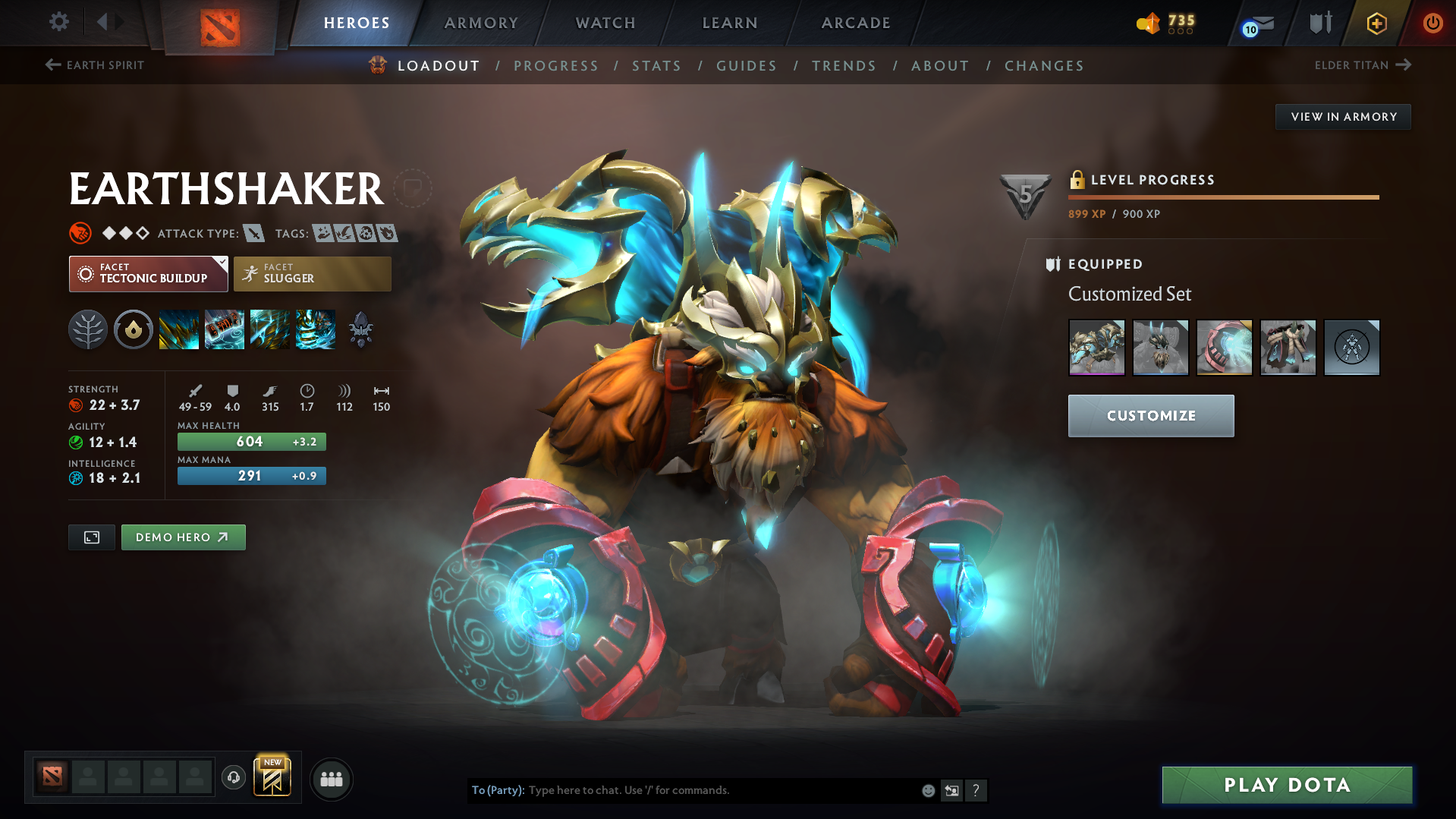Switch to the STATS tab
The image size is (1456, 819).
point(656,65)
